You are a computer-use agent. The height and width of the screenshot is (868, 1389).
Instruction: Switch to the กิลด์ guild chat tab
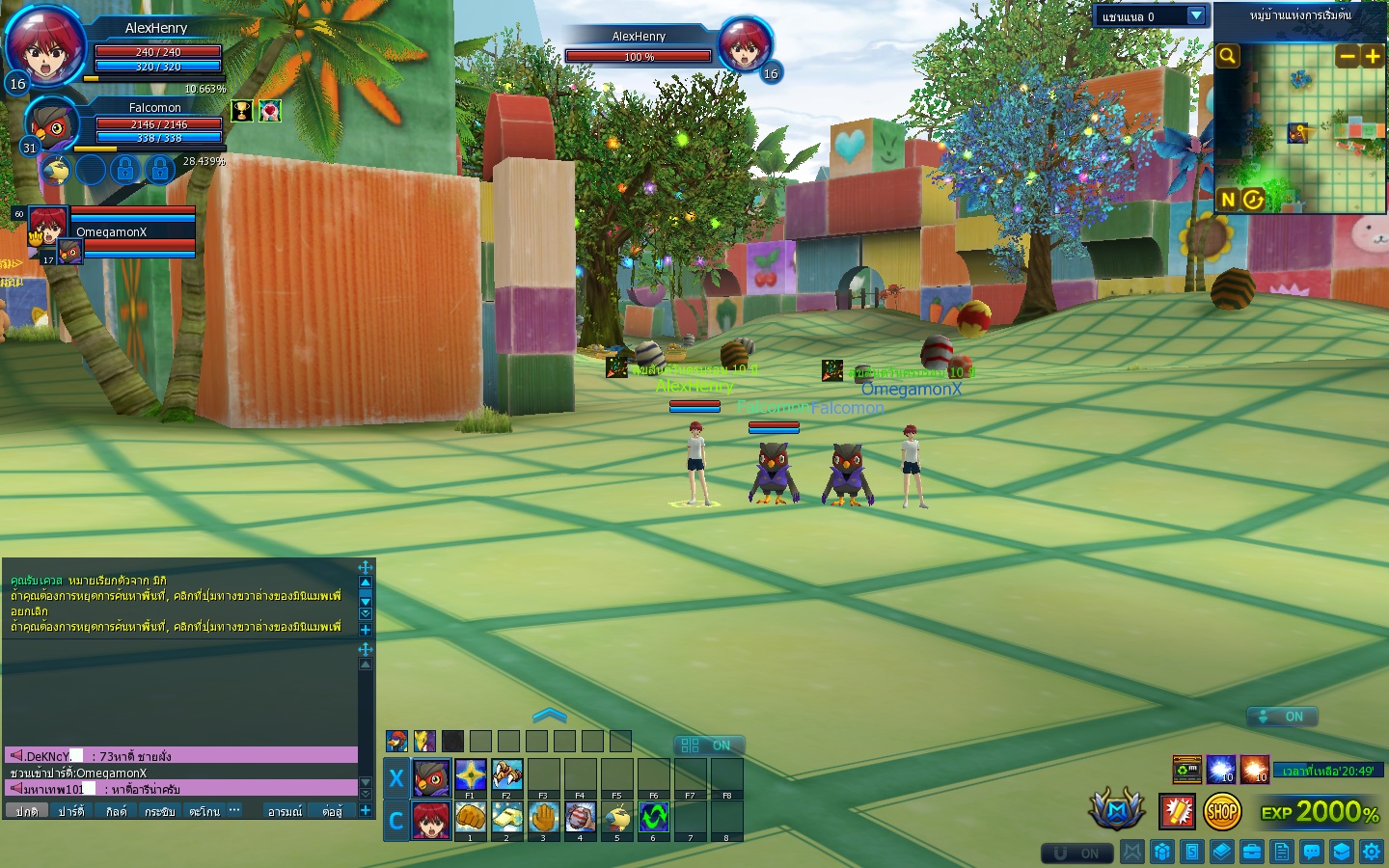tap(116, 812)
